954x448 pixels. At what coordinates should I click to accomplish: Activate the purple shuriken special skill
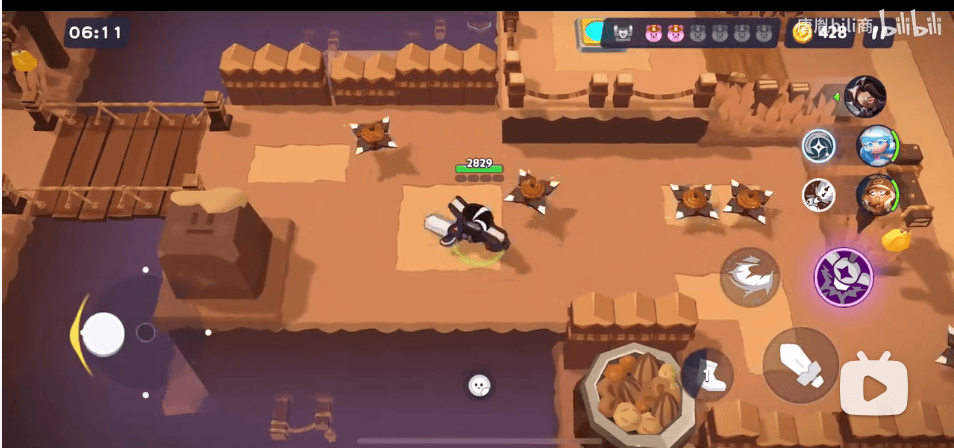(x=843, y=277)
